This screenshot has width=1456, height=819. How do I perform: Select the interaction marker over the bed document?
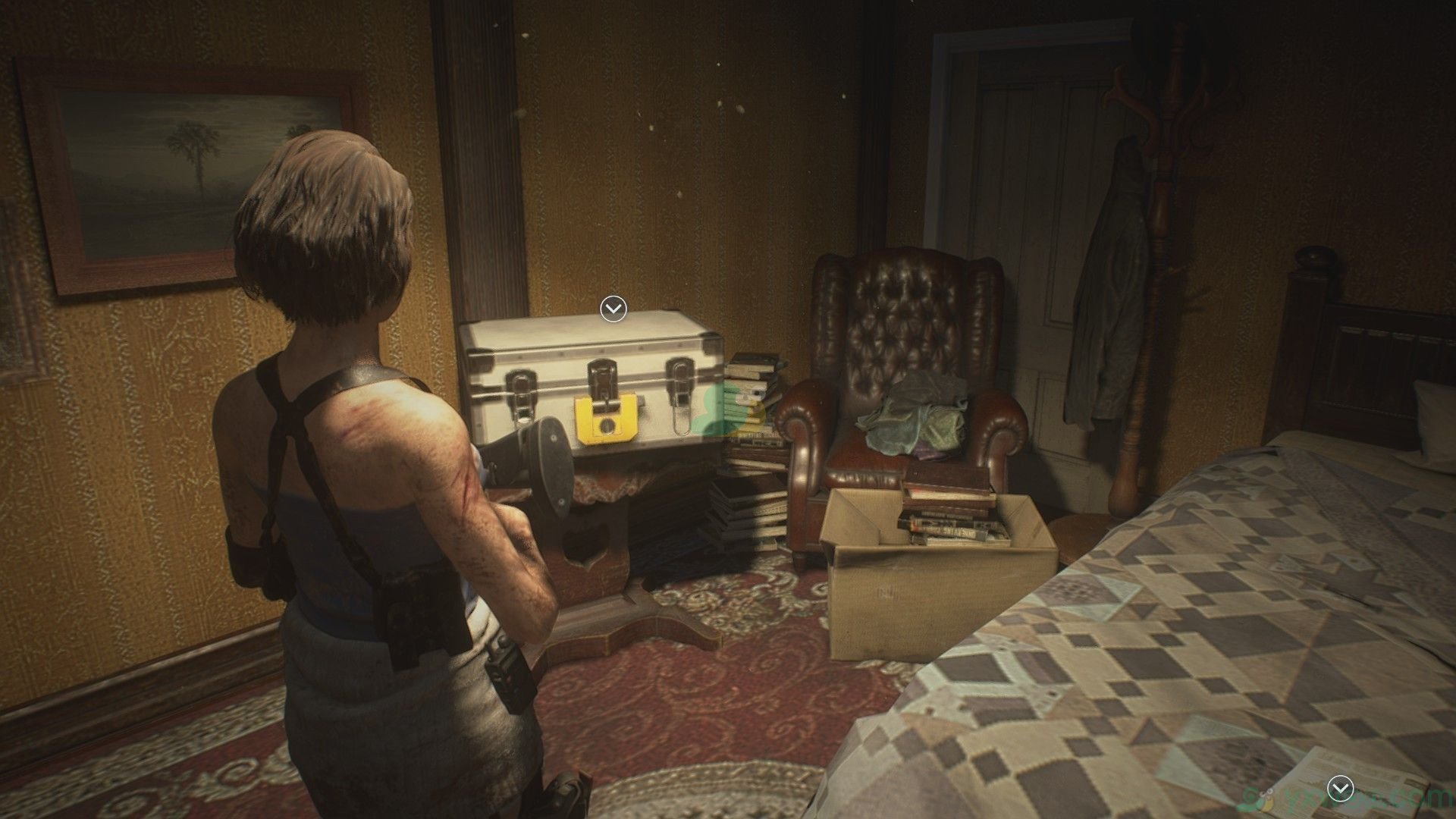(x=1342, y=789)
